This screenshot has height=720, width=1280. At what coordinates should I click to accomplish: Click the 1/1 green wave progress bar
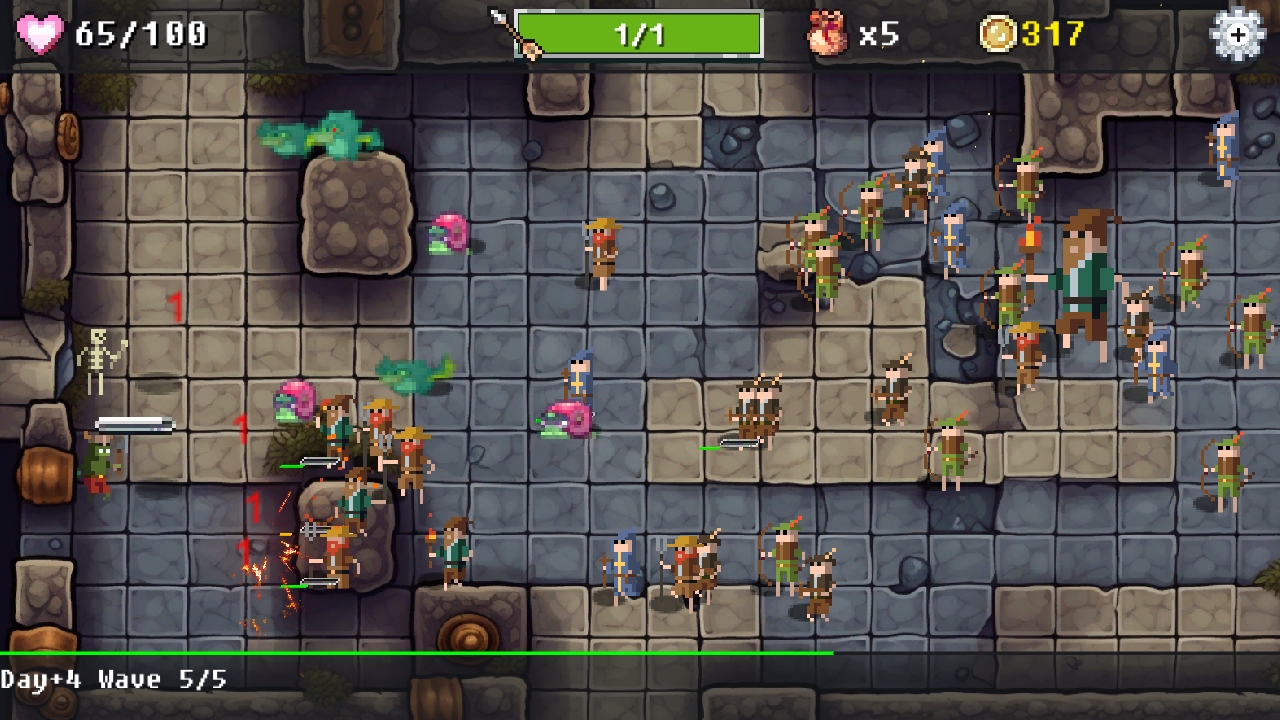coord(640,32)
